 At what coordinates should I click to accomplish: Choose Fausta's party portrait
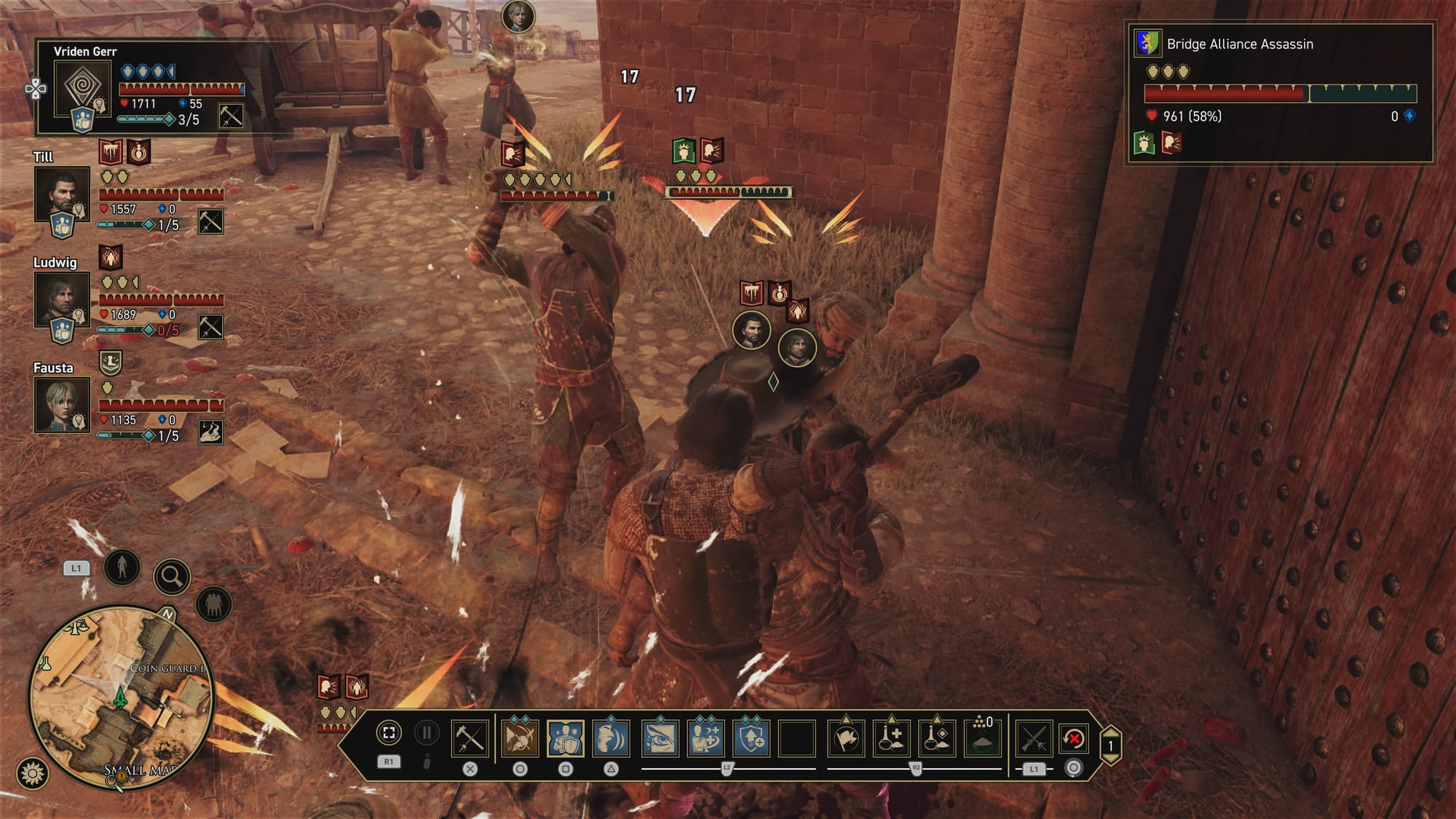tap(62, 405)
